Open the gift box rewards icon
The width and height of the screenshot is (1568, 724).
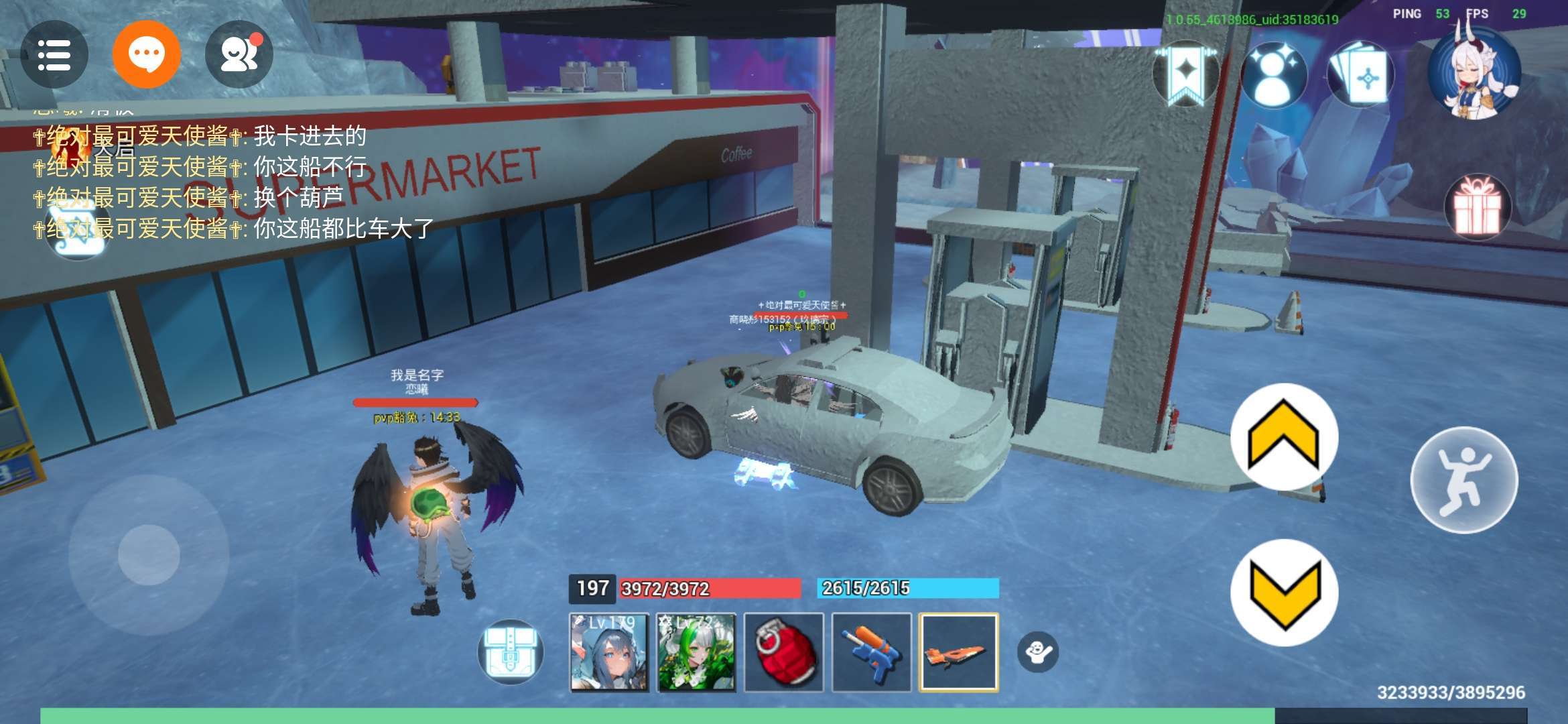coord(1477,207)
